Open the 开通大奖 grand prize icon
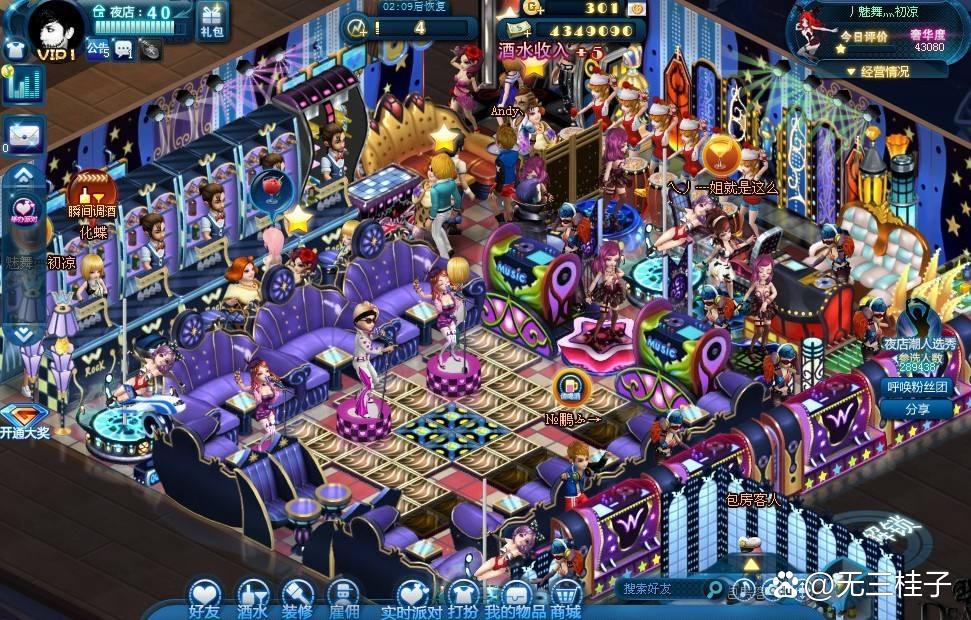The image size is (971, 620). point(22,420)
